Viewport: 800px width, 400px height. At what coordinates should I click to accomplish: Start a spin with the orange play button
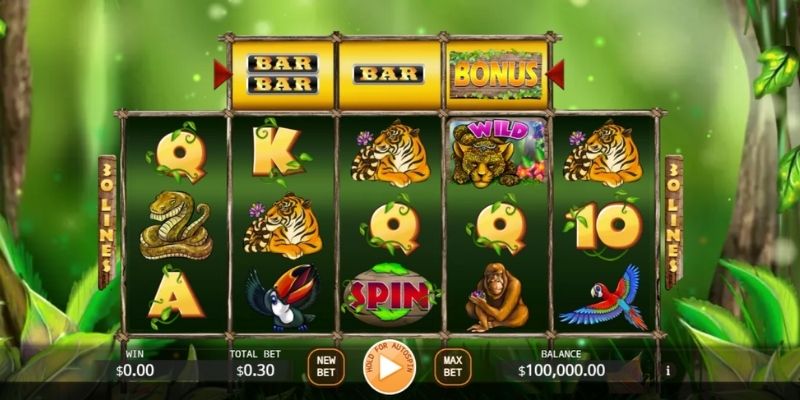(388, 367)
